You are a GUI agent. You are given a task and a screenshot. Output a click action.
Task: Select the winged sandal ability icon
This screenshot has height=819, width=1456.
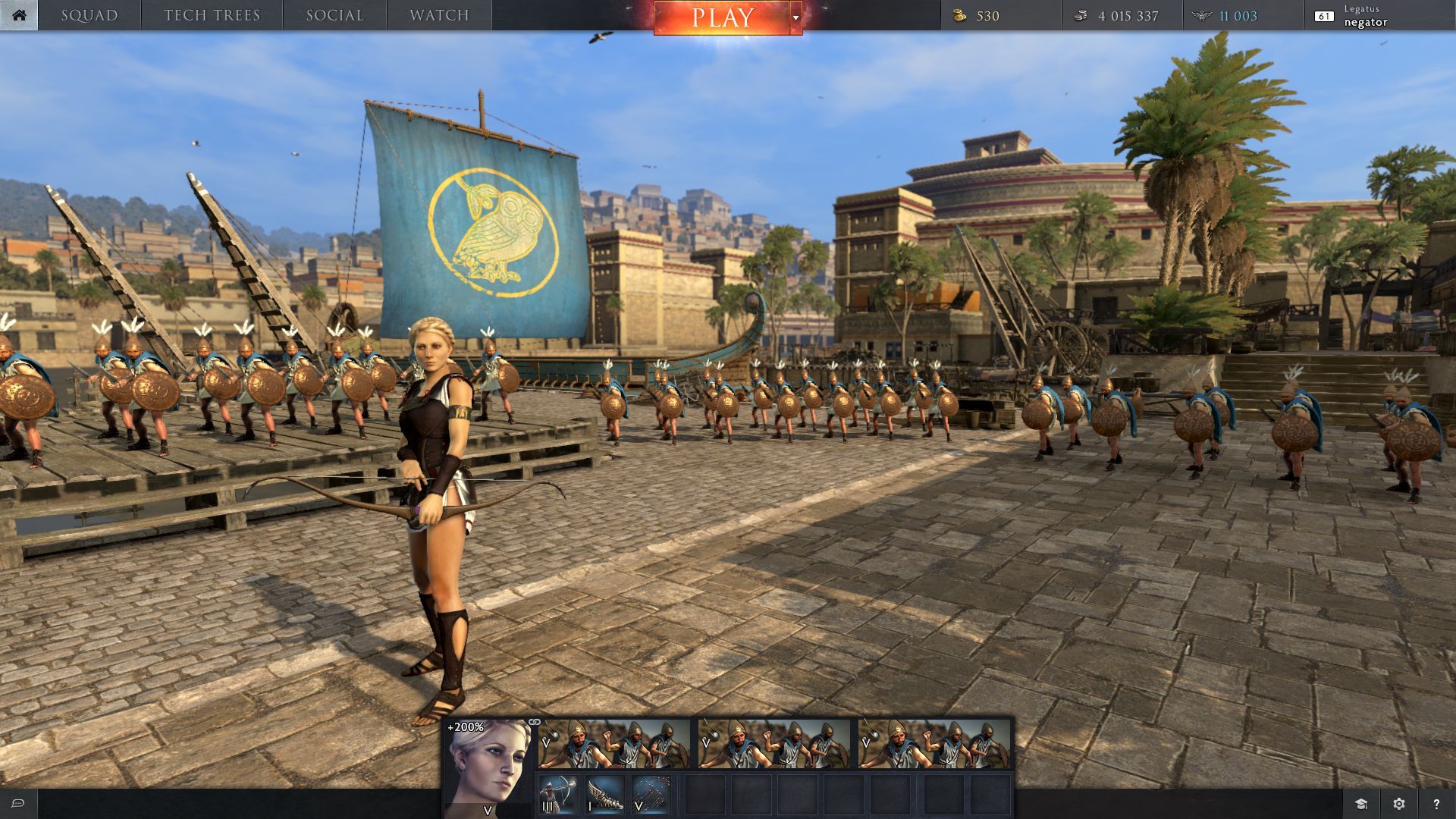click(604, 795)
